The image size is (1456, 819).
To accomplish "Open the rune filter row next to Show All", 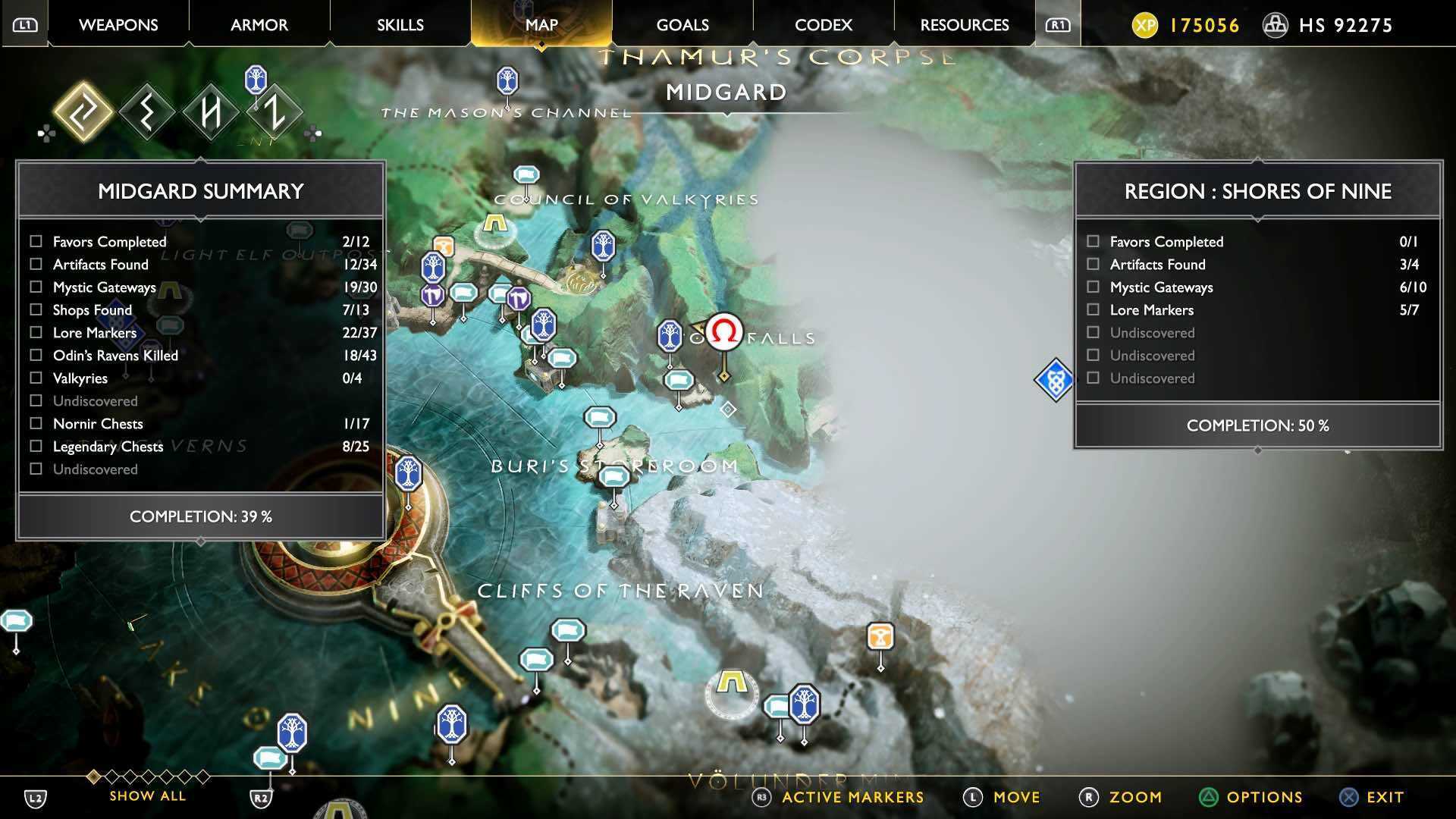I will click(x=148, y=777).
